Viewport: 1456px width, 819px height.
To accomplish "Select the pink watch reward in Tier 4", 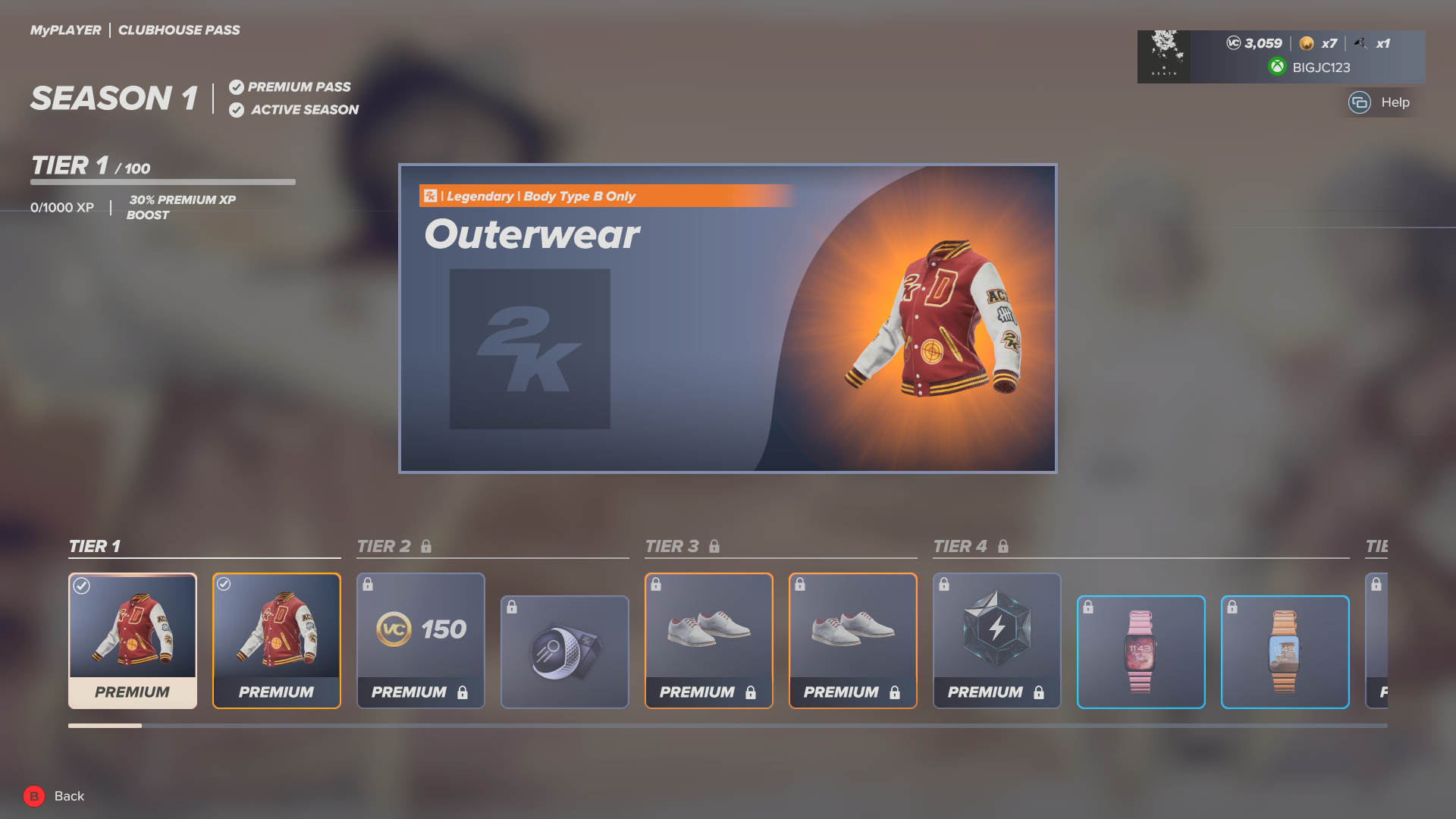I will [x=1141, y=651].
